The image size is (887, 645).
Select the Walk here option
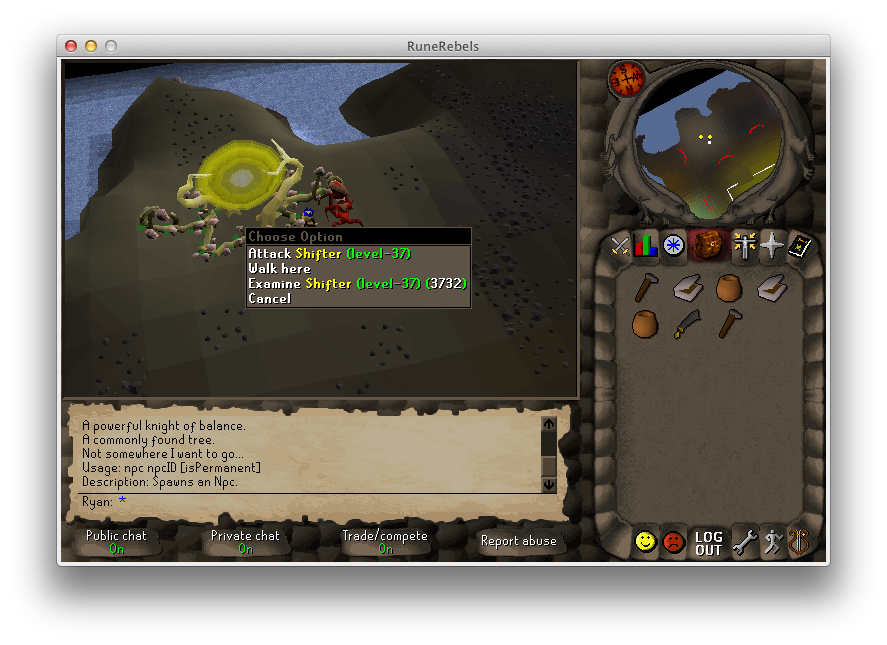pyautogui.click(x=280, y=269)
